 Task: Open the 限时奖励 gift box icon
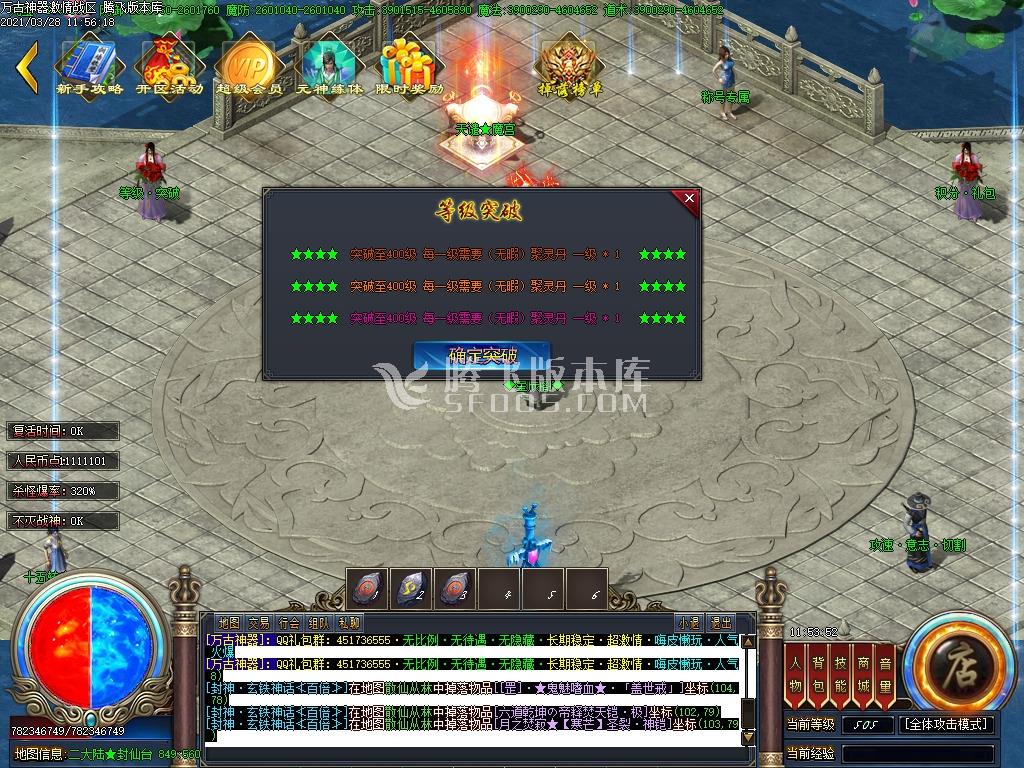tap(409, 66)
